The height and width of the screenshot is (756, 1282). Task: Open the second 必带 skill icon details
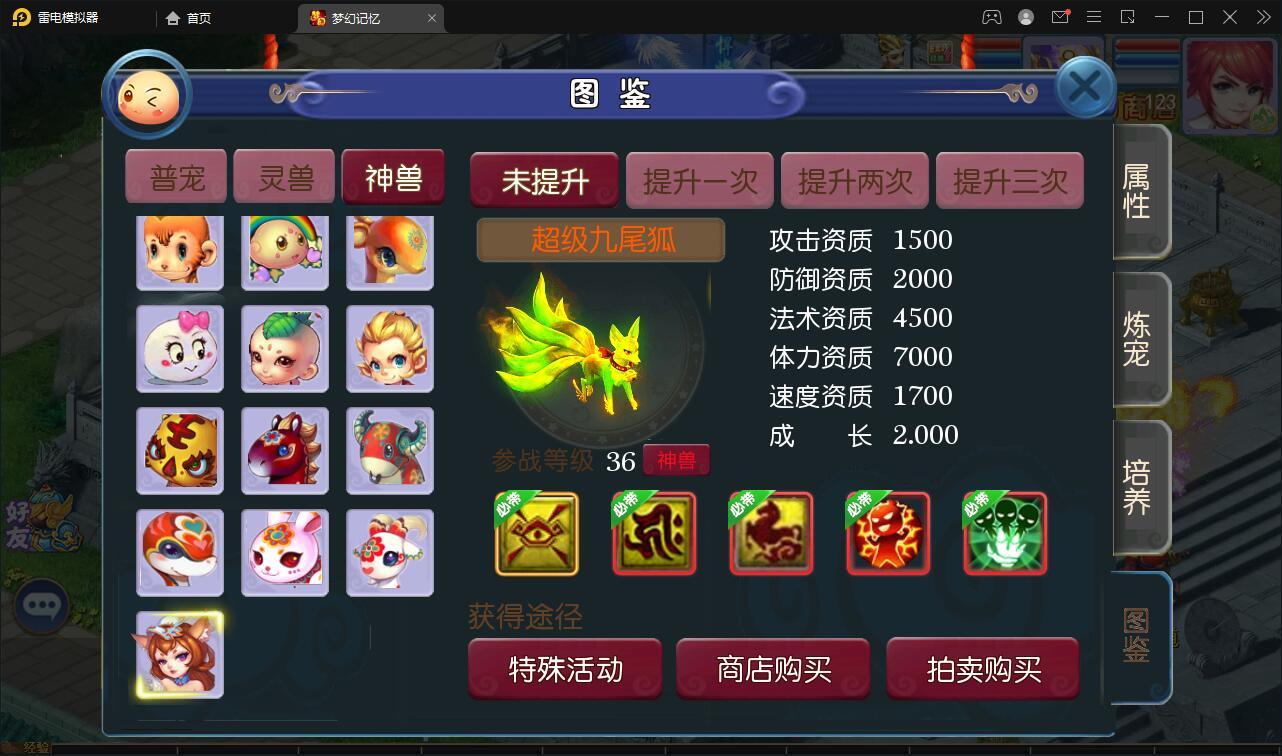pos(653,534)
